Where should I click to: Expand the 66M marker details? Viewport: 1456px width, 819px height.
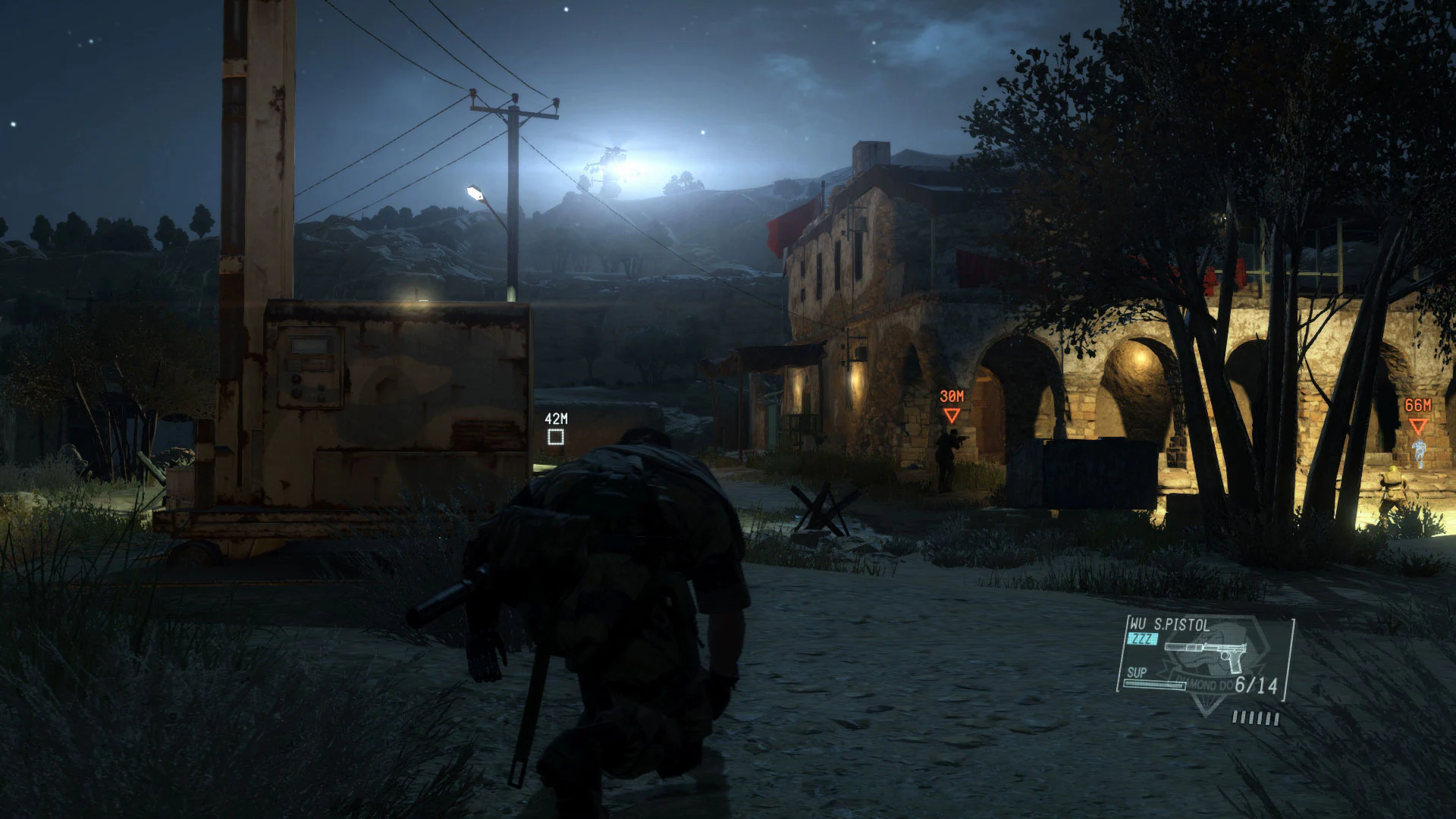(x=1418, y=405)
